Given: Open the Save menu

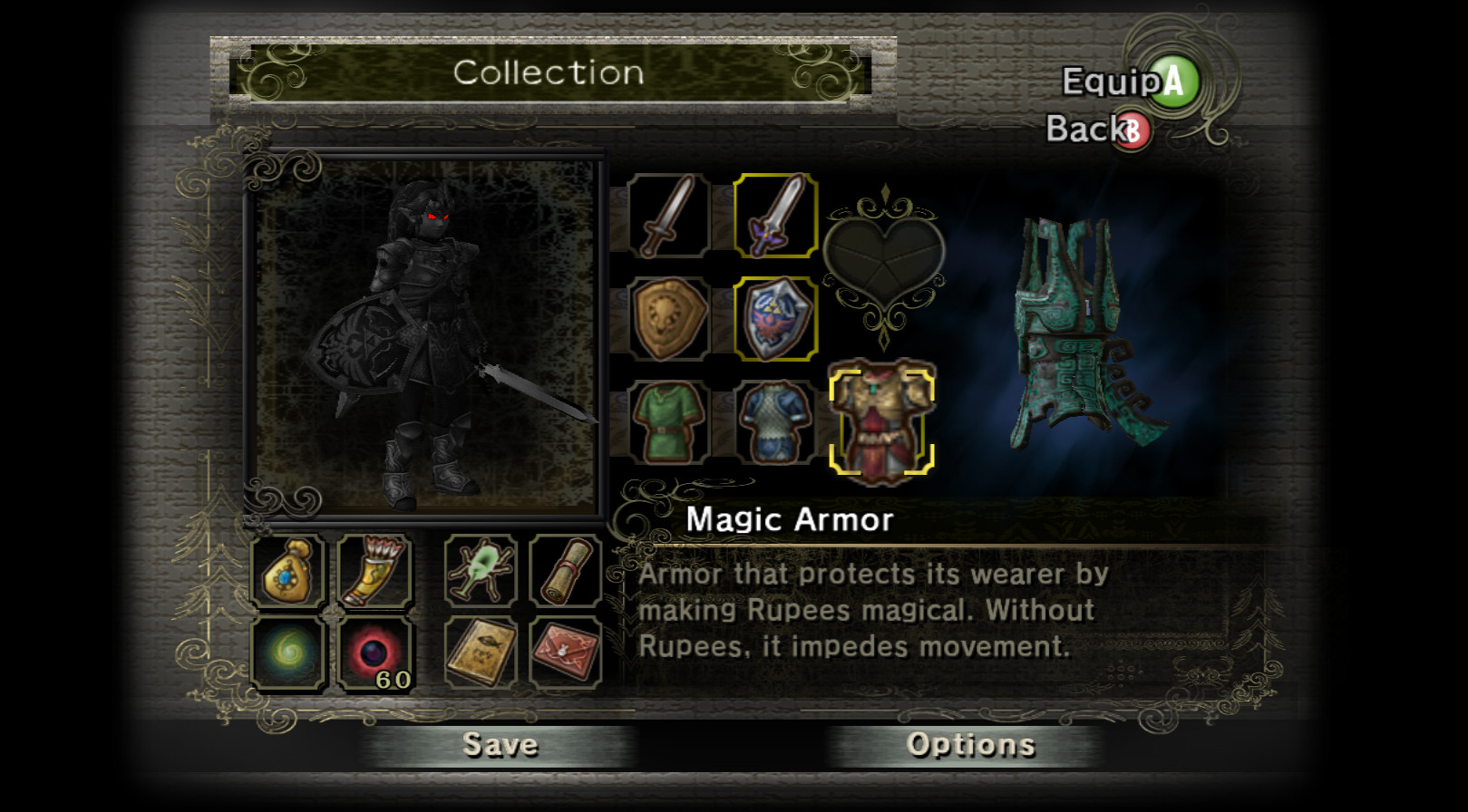Looking at the screenshot, I should (x=501, y=745).
